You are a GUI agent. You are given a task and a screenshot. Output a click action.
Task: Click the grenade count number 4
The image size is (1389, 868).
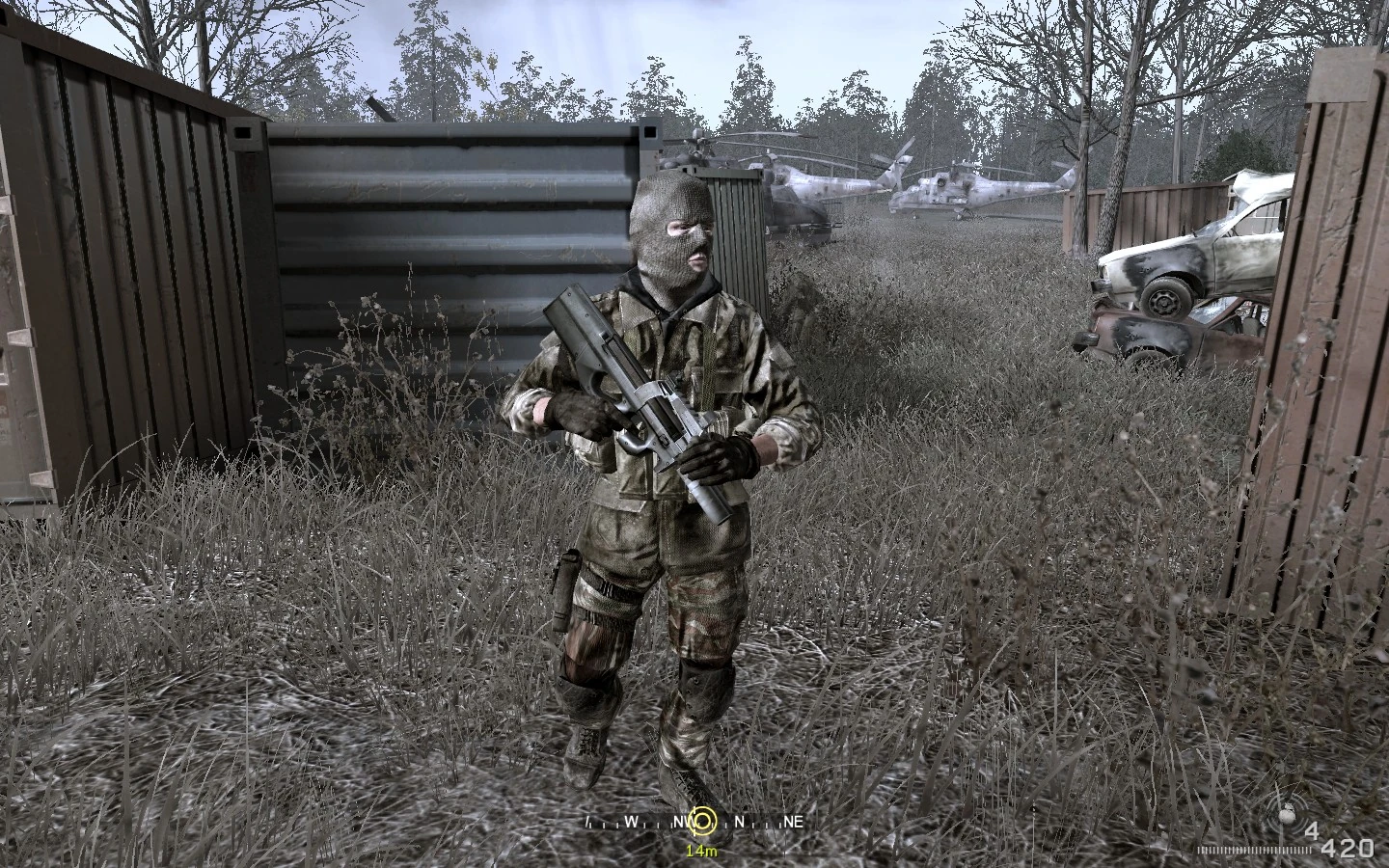1311,828
